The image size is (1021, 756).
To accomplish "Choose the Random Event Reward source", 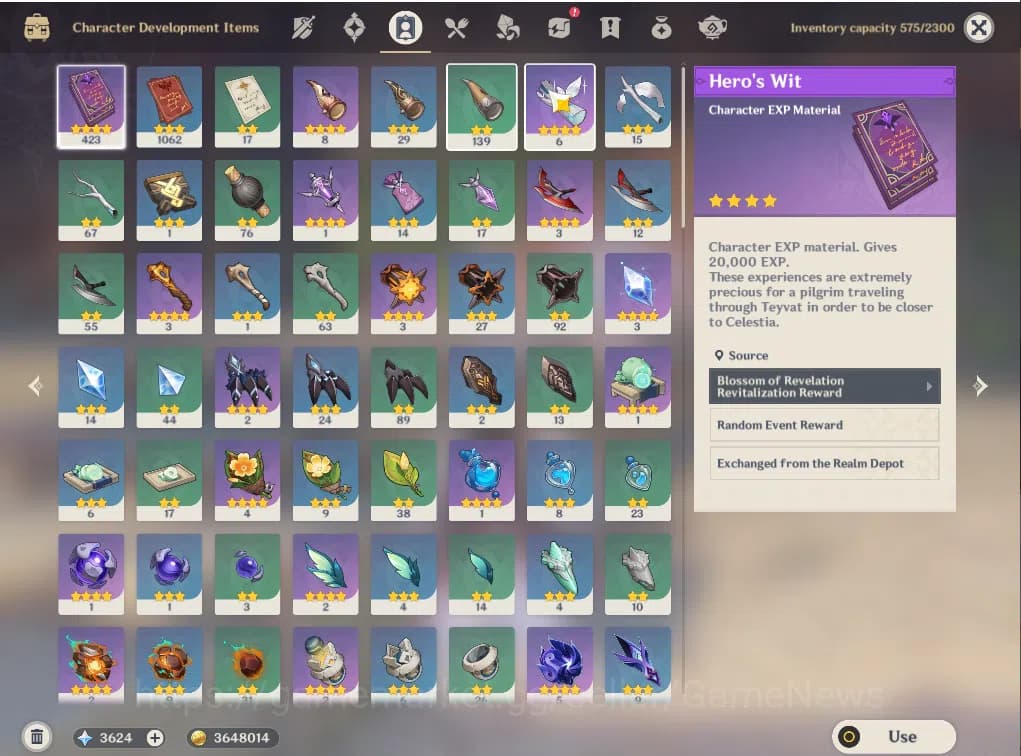I will click(x=824, y=425).
